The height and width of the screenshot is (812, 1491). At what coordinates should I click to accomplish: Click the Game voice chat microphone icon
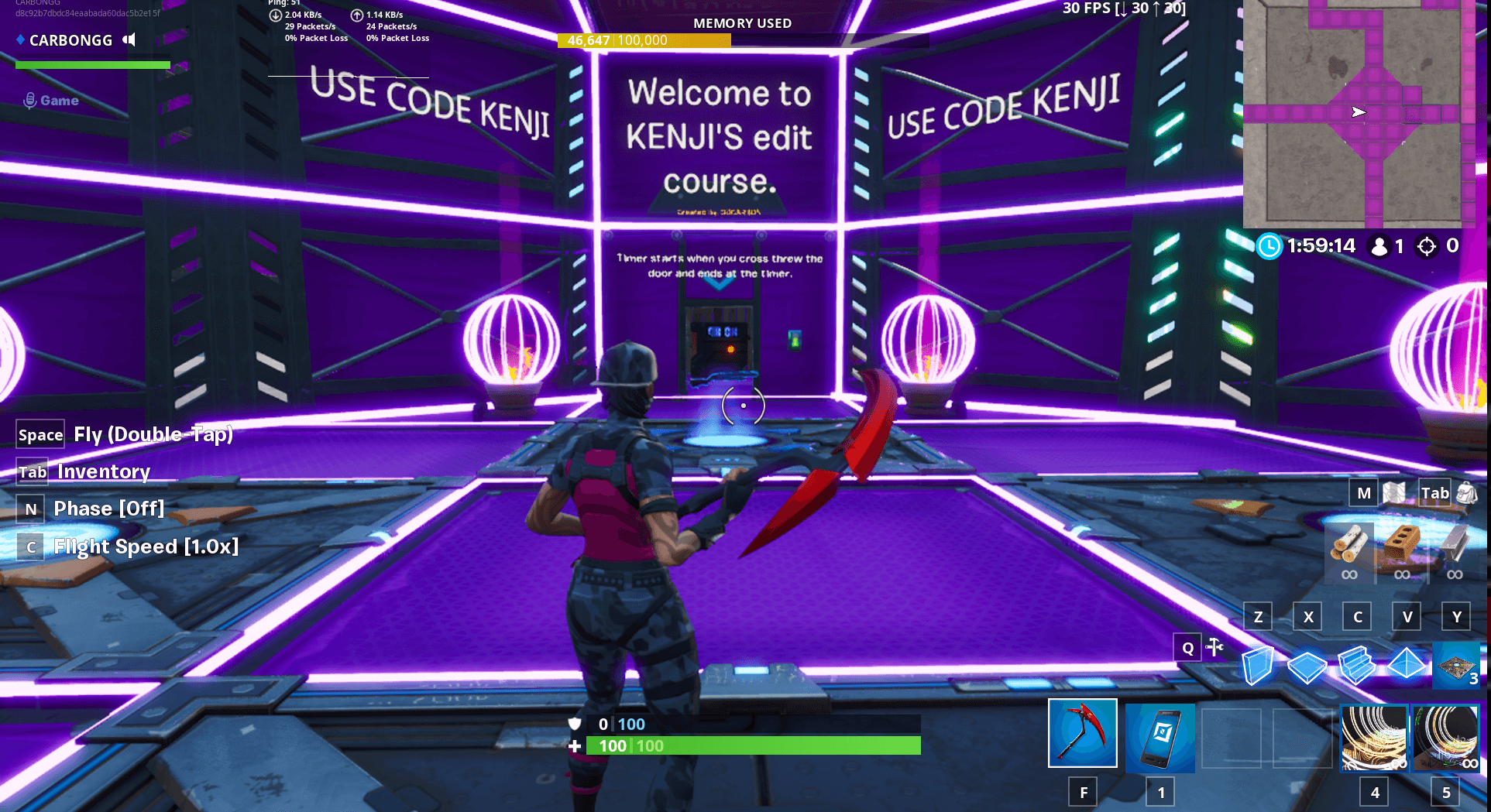pyautogui.click(x=29, y=99)
